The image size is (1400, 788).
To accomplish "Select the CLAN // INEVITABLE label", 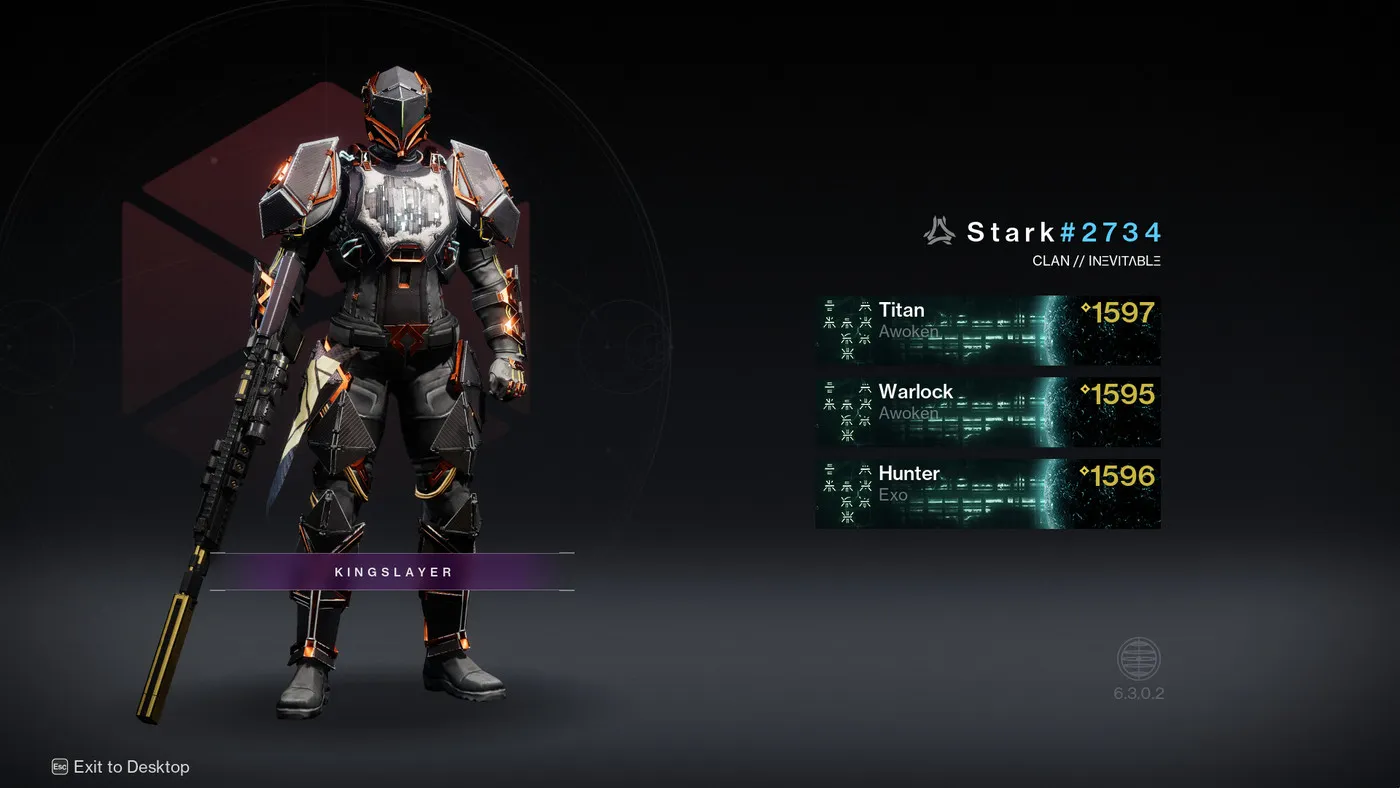I will [x=1097, y=260].
